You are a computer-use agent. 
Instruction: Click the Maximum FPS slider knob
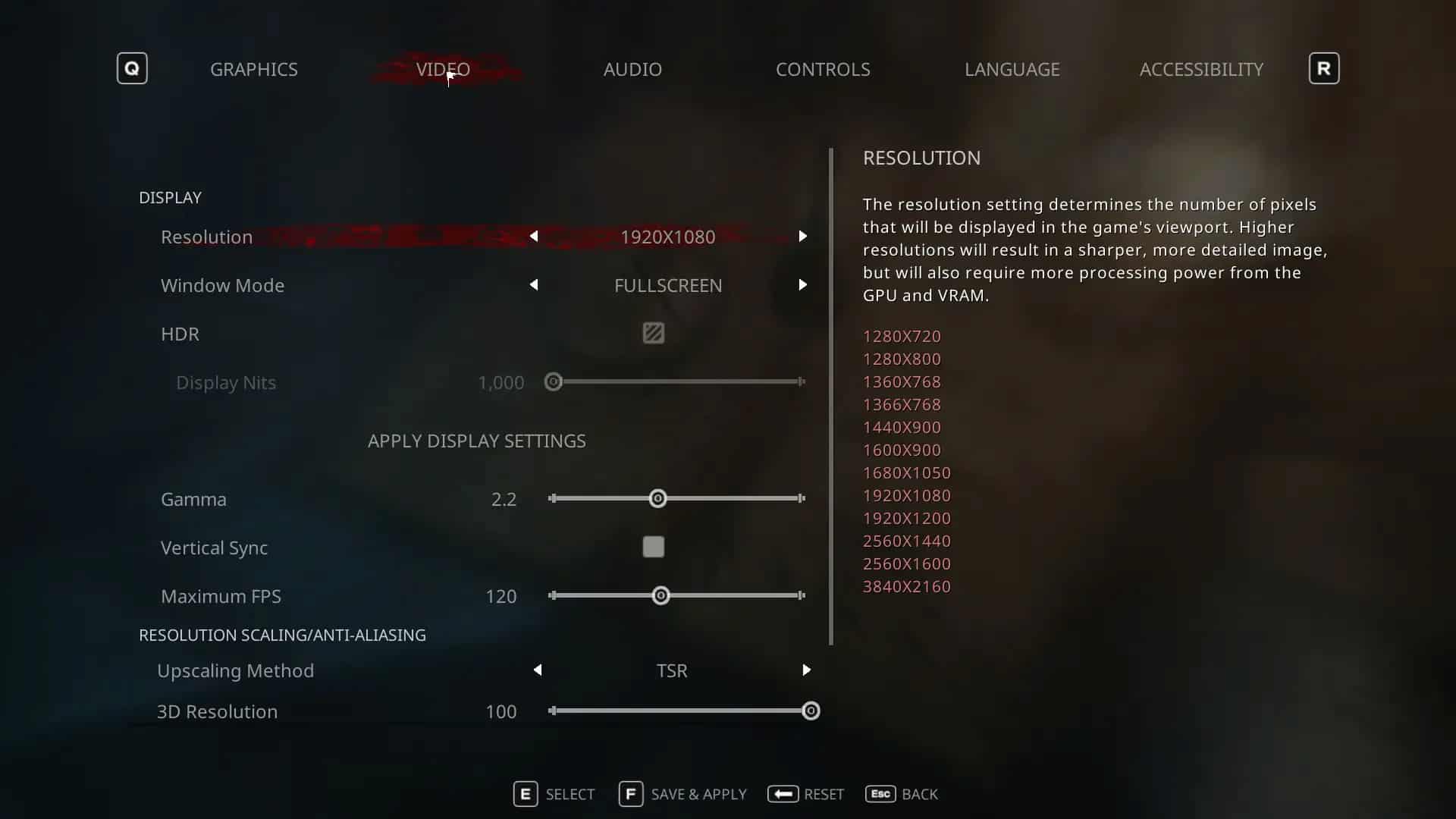coord(661,595)
